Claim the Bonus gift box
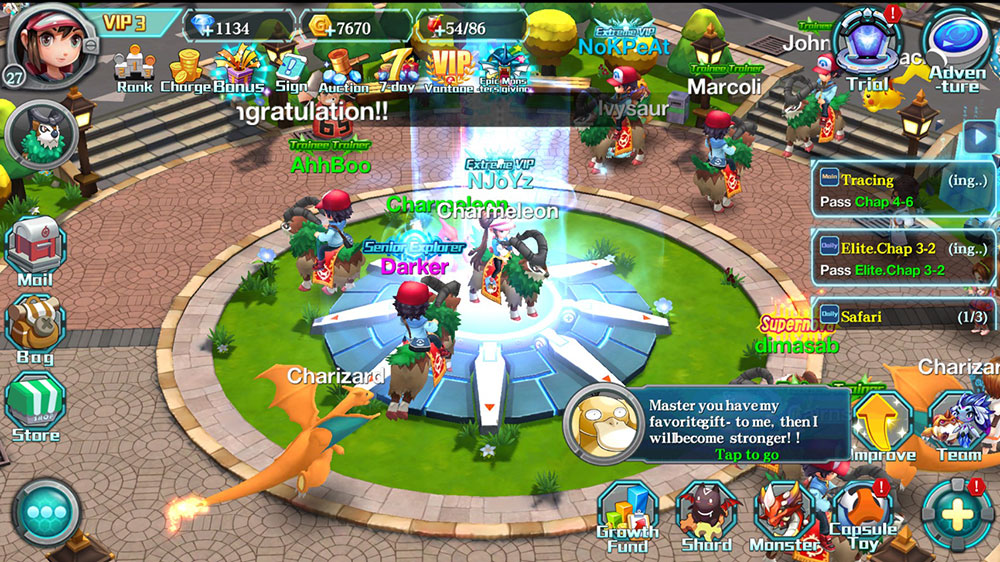Image resolution: width=1000 pixels, height=562 pixels. [237, 69]
